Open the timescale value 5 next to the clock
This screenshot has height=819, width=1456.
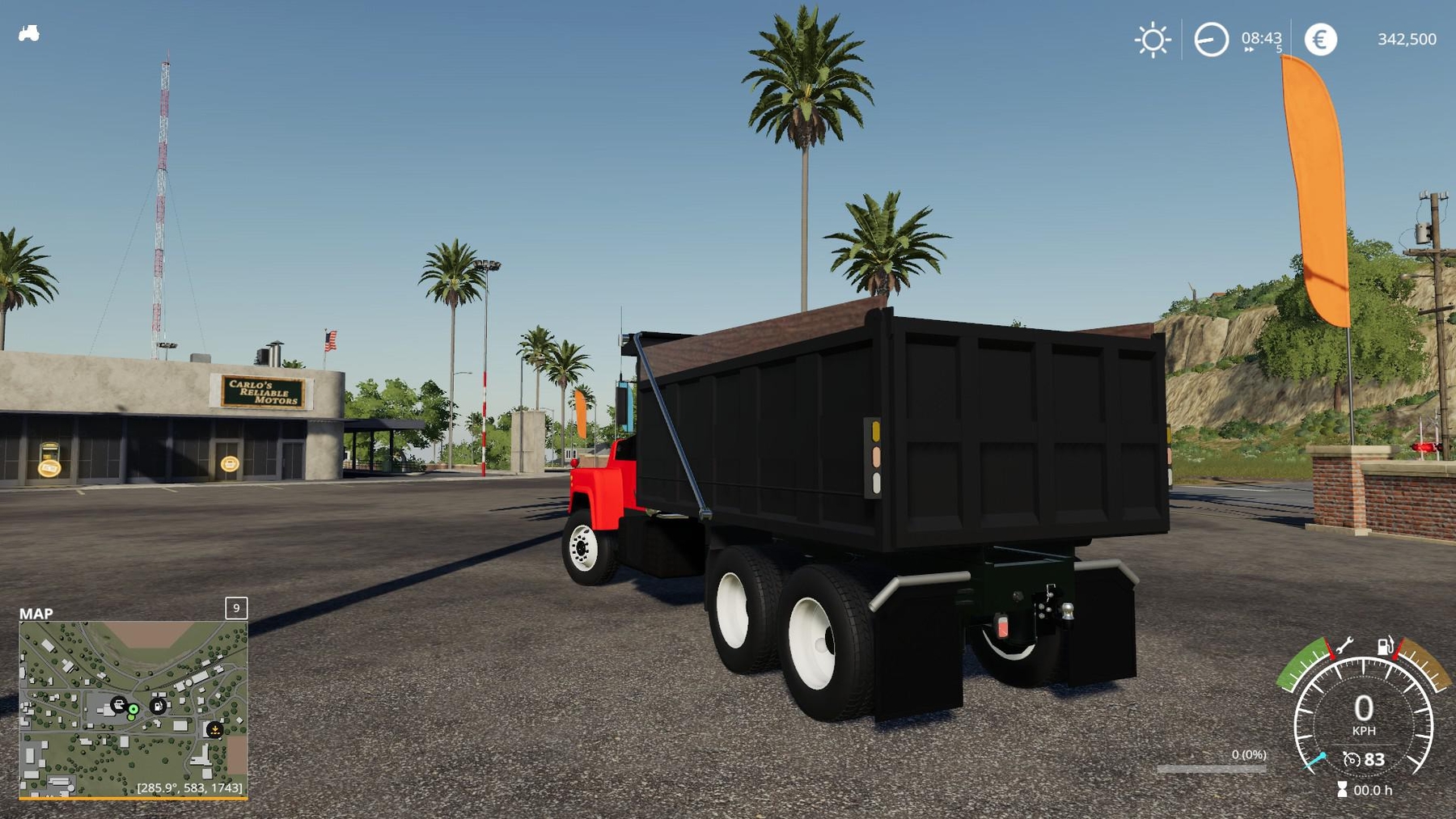click(x=1279, y=49)
